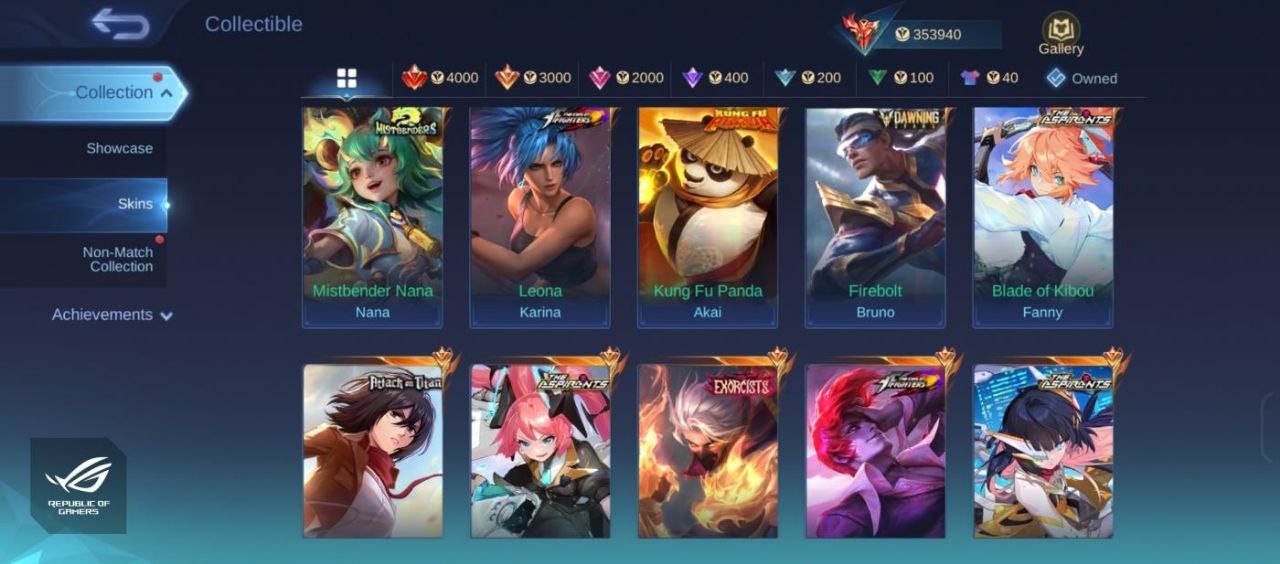Filter skins by 100 point tier
The image size is (1280, 564).
(900, 78)
